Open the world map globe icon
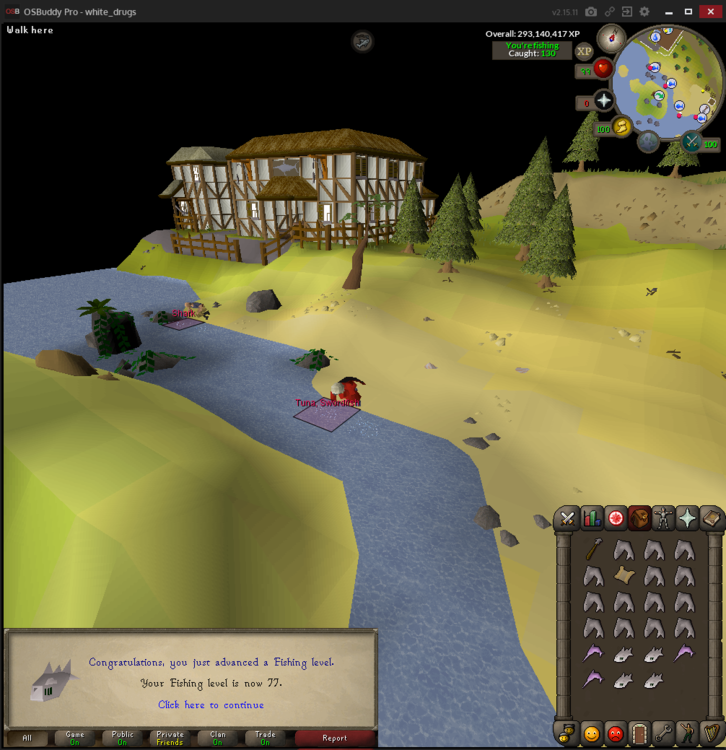 click(x=649, y=141)
